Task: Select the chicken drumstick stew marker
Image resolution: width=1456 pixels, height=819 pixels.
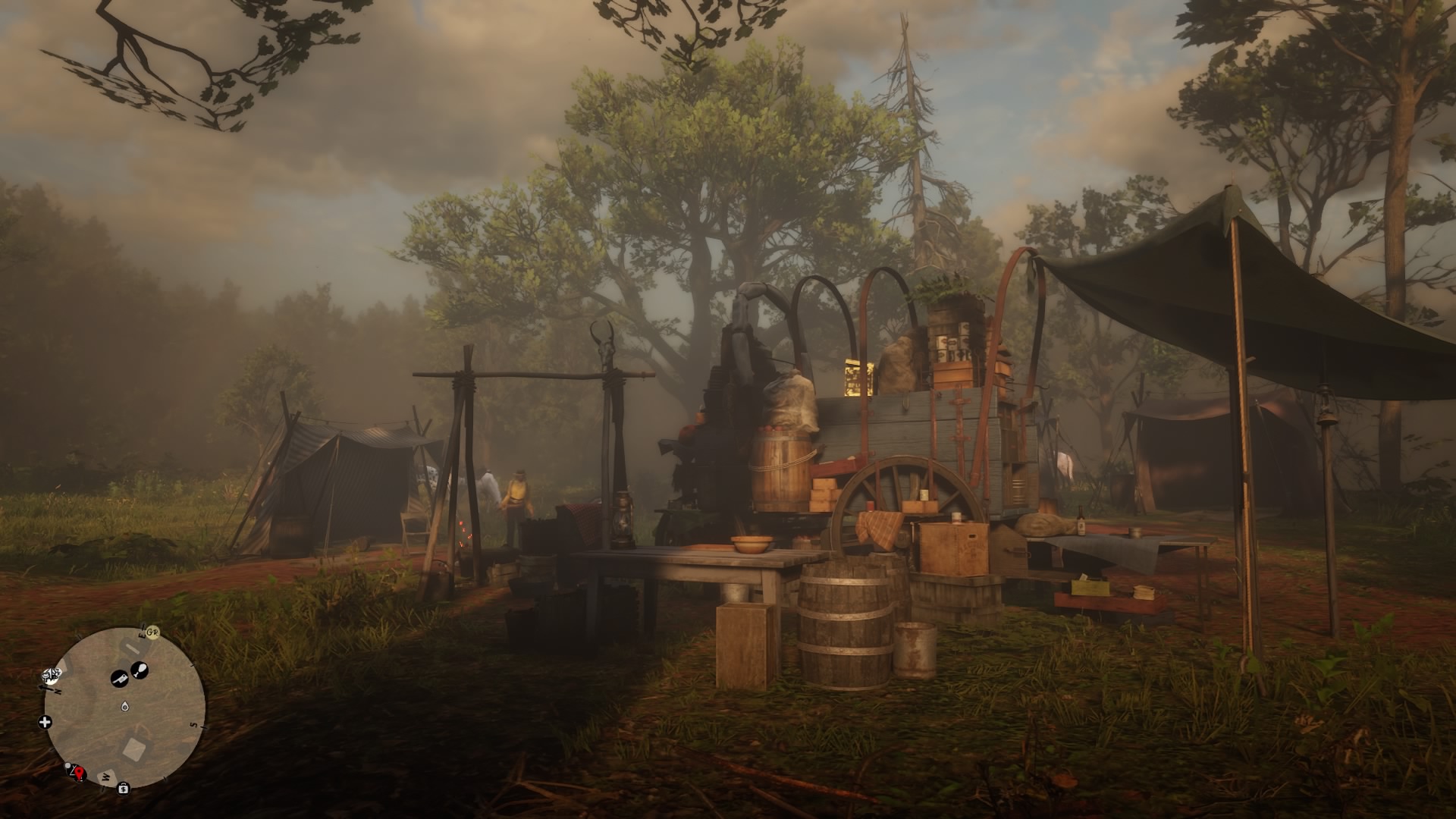Action: click(x=140, y=670)
